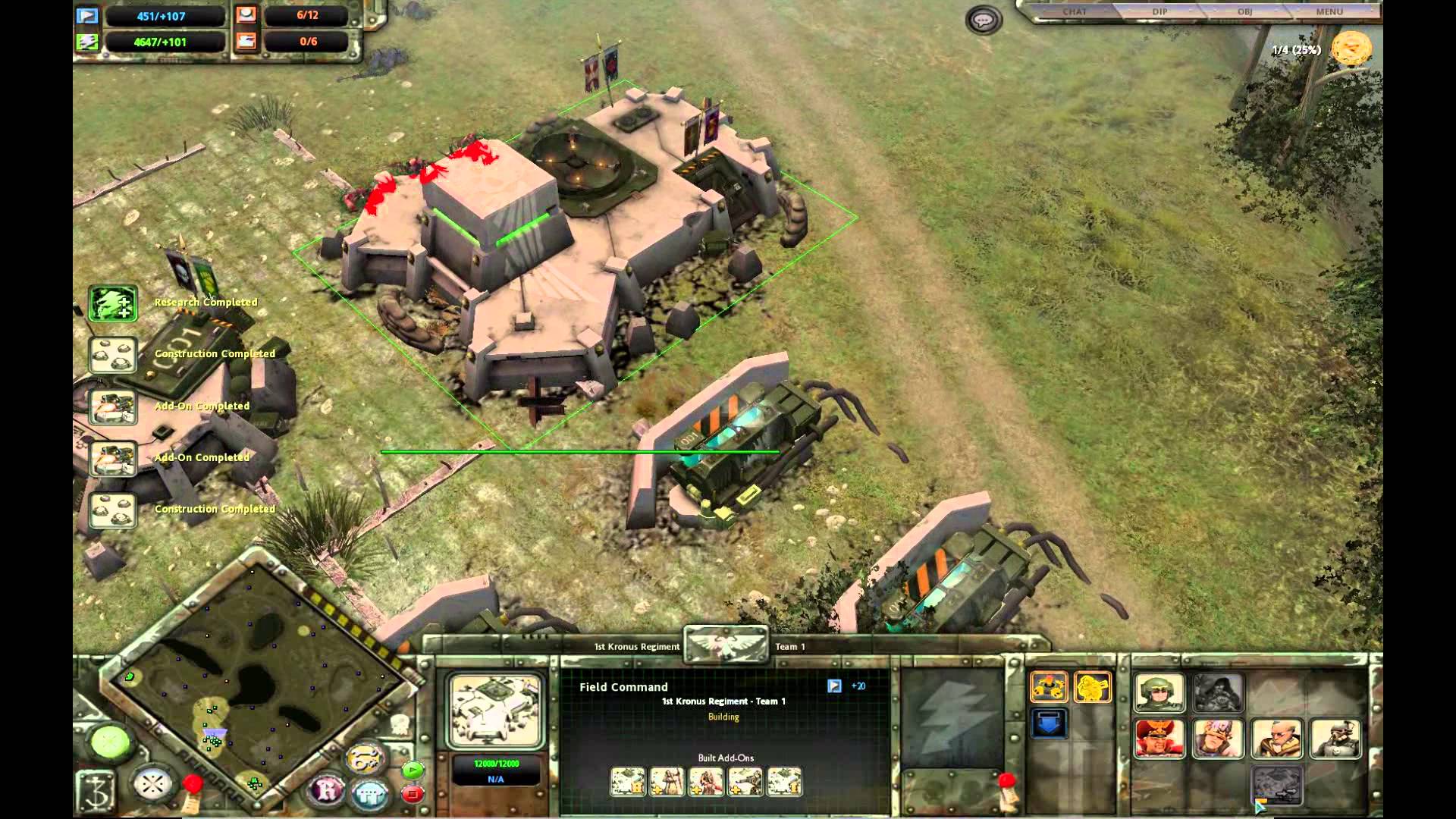This screenshot has height=819, width=1456.
Task: Train the bald Priest unit portrait
Action: point(1277,738)
